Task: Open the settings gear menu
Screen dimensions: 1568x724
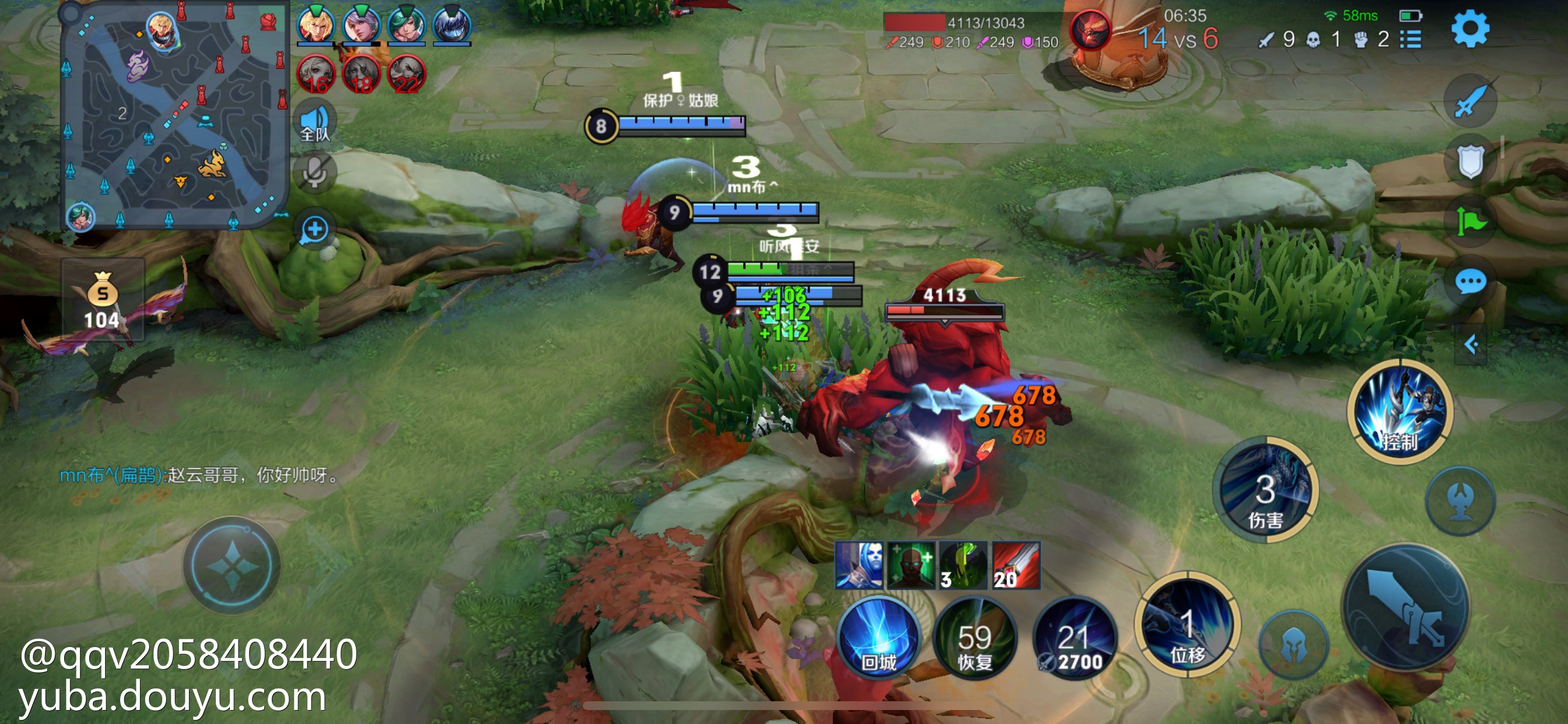Action: 1469,29
